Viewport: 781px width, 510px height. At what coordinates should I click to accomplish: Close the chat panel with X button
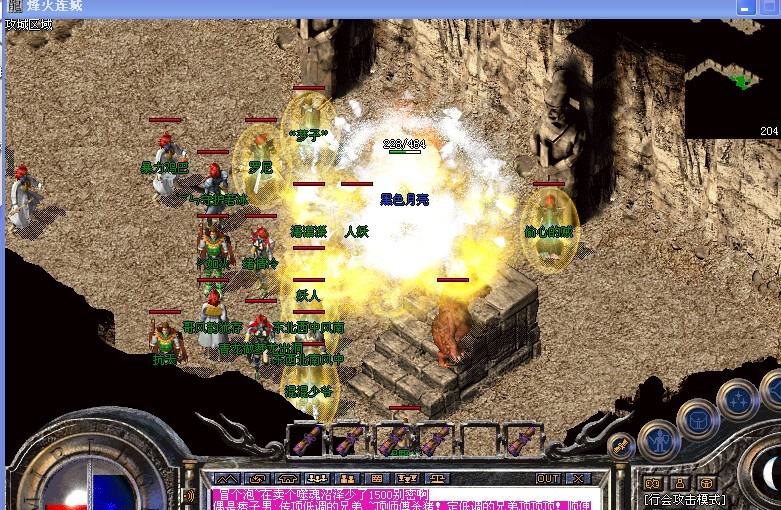click(x=579, y=479)
